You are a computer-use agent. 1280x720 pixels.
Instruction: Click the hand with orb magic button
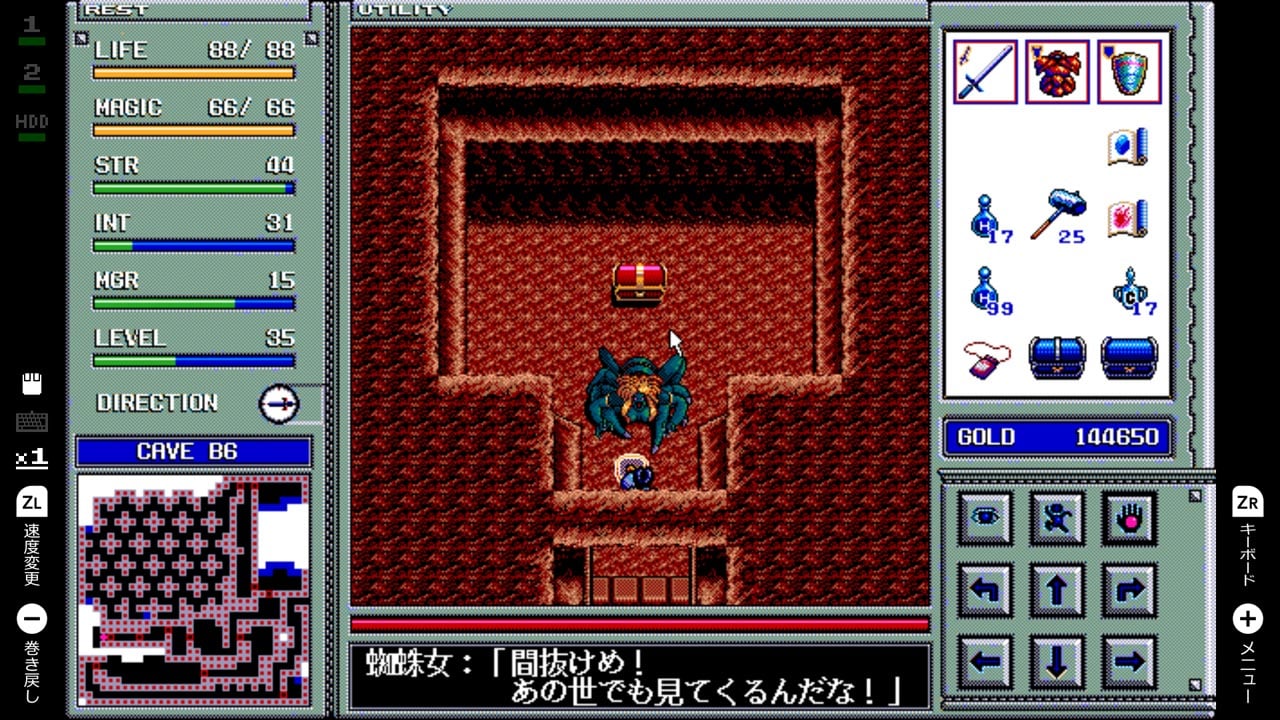click(1129, 517)
